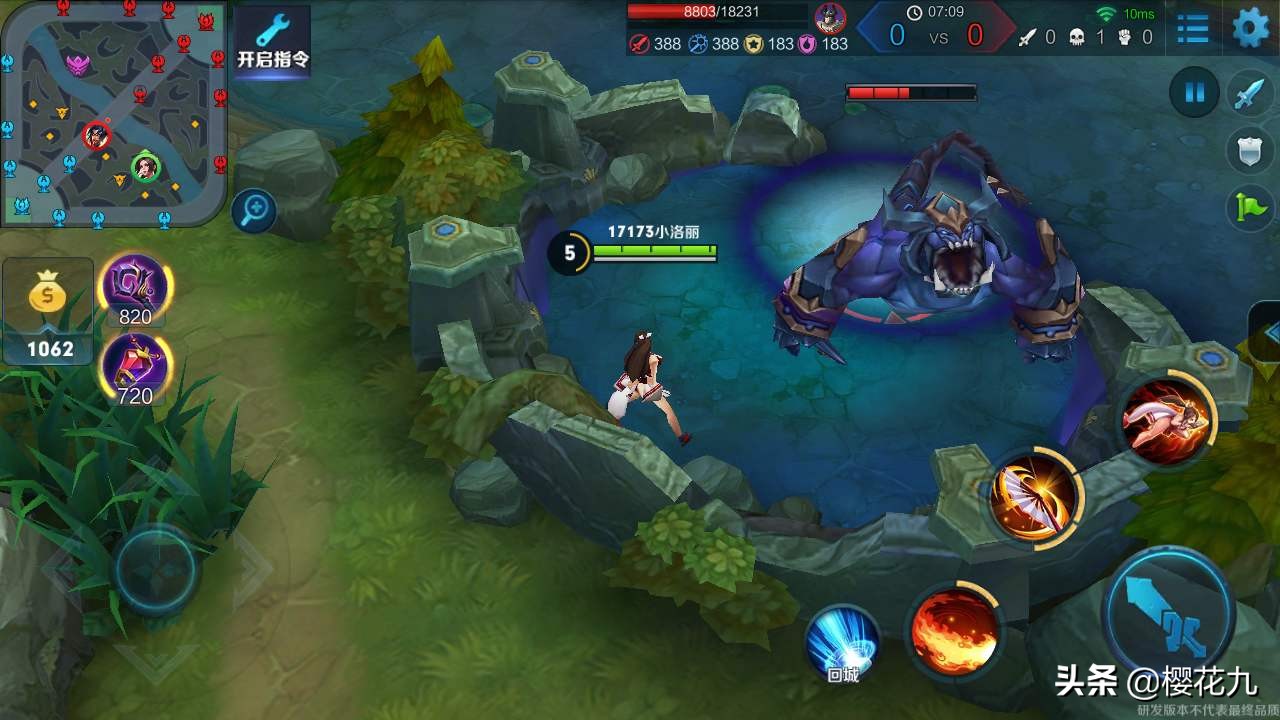Select the sword attack-signal button
The height and width of the screenshot is (720, 1280).
coord(1250,93)
